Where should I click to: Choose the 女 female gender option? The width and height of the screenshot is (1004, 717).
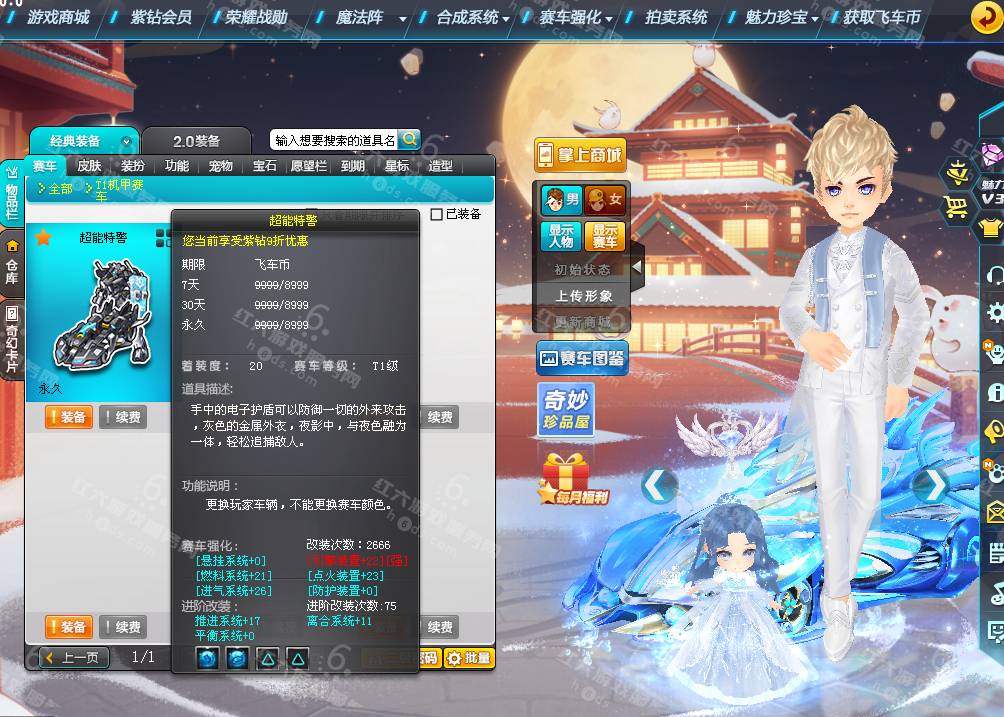(x=605, y=200)
